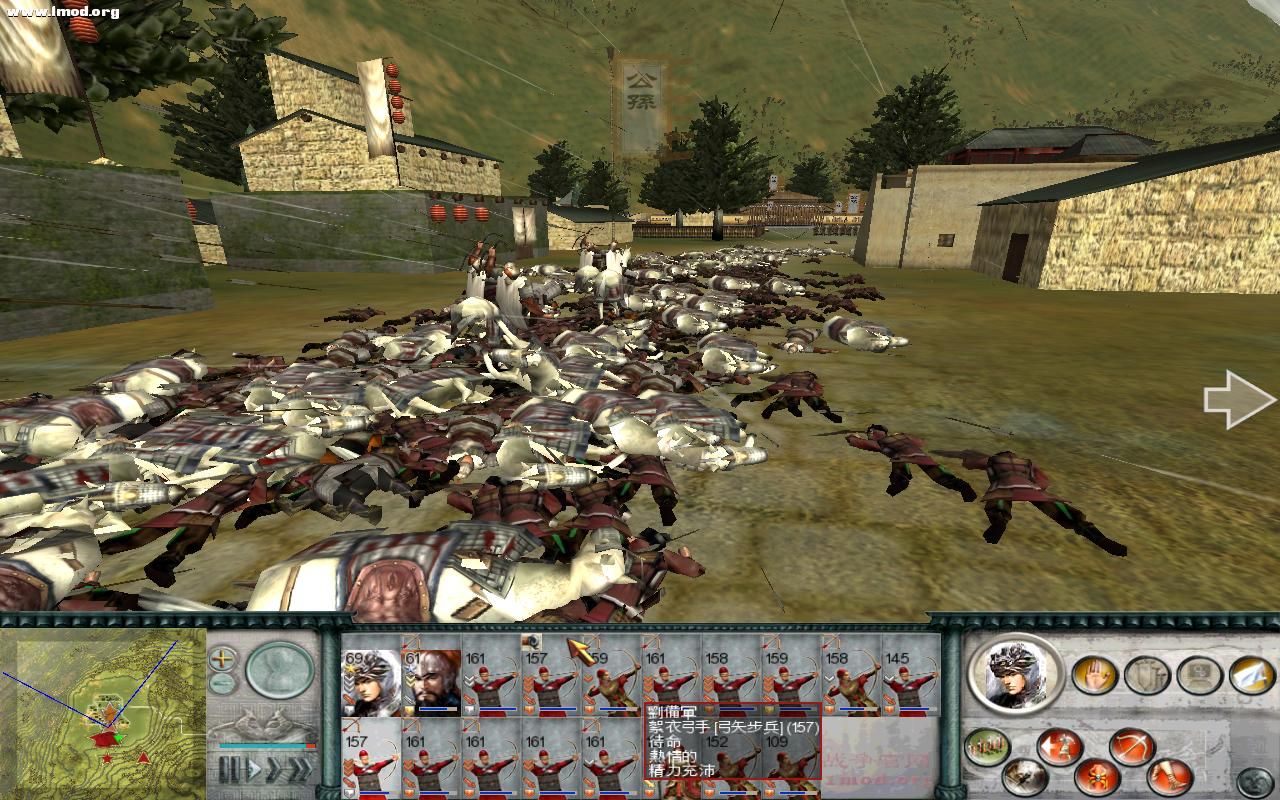Viewport: 1280px width, 800px height.
Task: Click the green battlefield formations icon
Action: click(986, 748)
